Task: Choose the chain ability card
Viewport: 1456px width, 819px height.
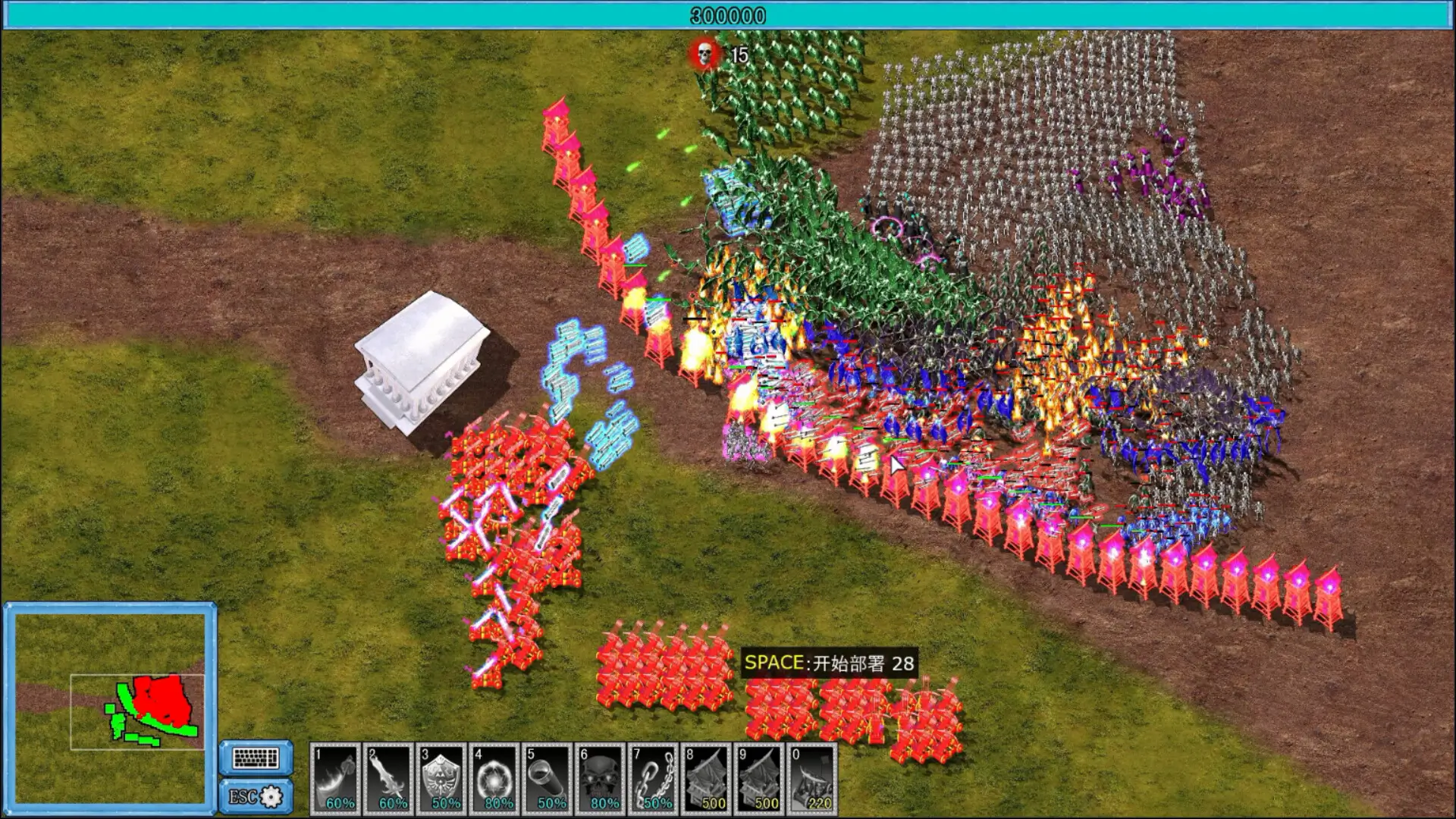Action: pyautogui.click(x=654, y=779)
